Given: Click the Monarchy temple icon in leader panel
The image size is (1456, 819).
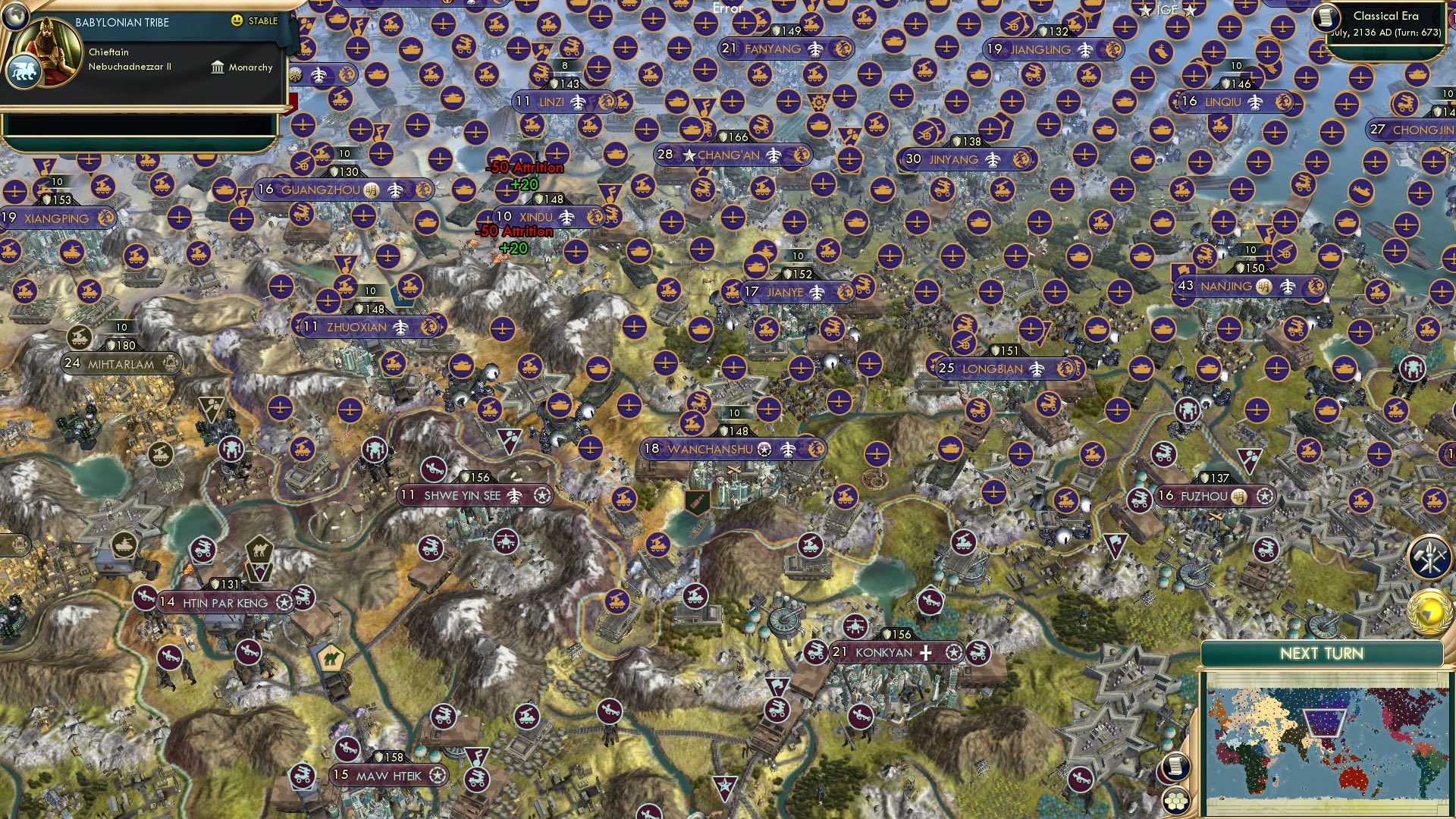Looking at the screenshot, I should pyautogui.click(x=216, y=67).
